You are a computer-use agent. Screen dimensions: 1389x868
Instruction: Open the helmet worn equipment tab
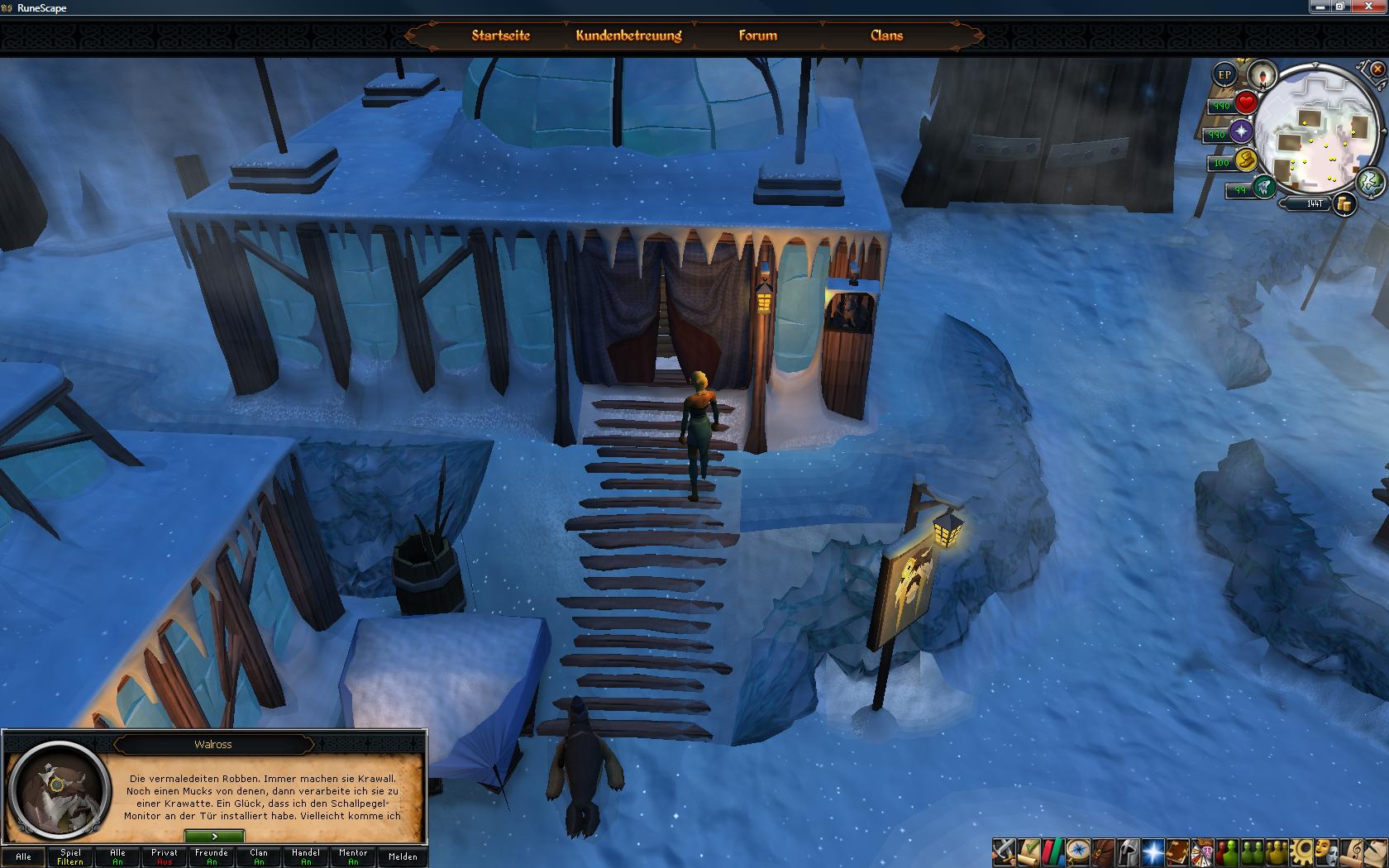[1128, 851]
